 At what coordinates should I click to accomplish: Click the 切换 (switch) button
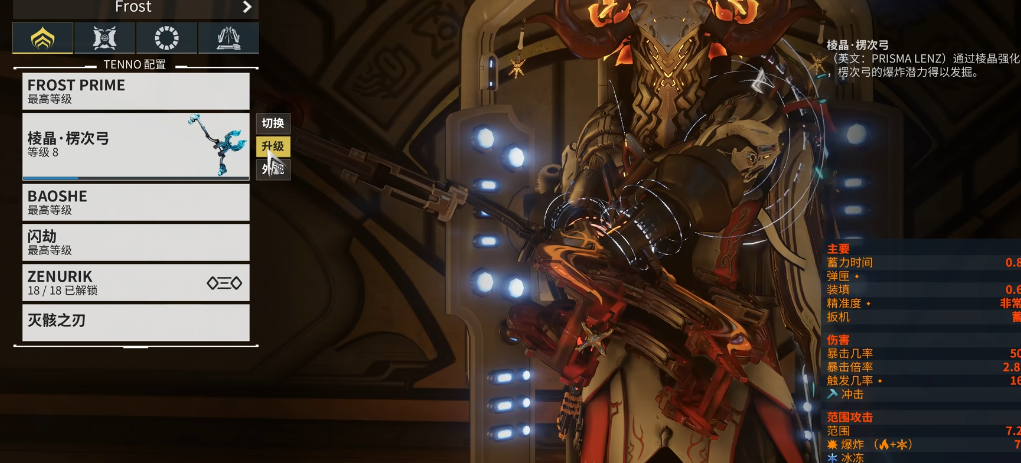tap(273, 123)
